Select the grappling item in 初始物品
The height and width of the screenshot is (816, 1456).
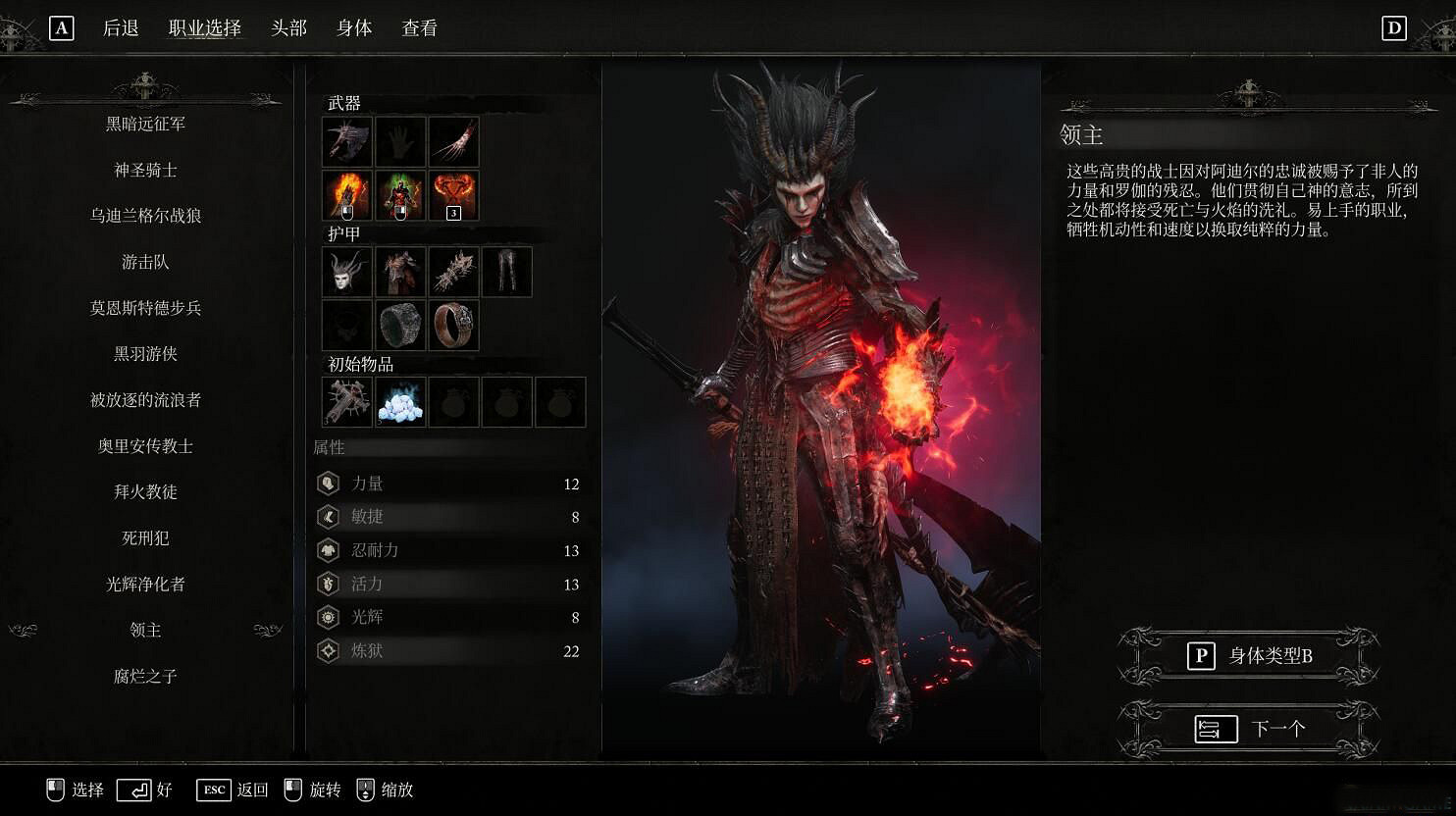click(346, 402)
